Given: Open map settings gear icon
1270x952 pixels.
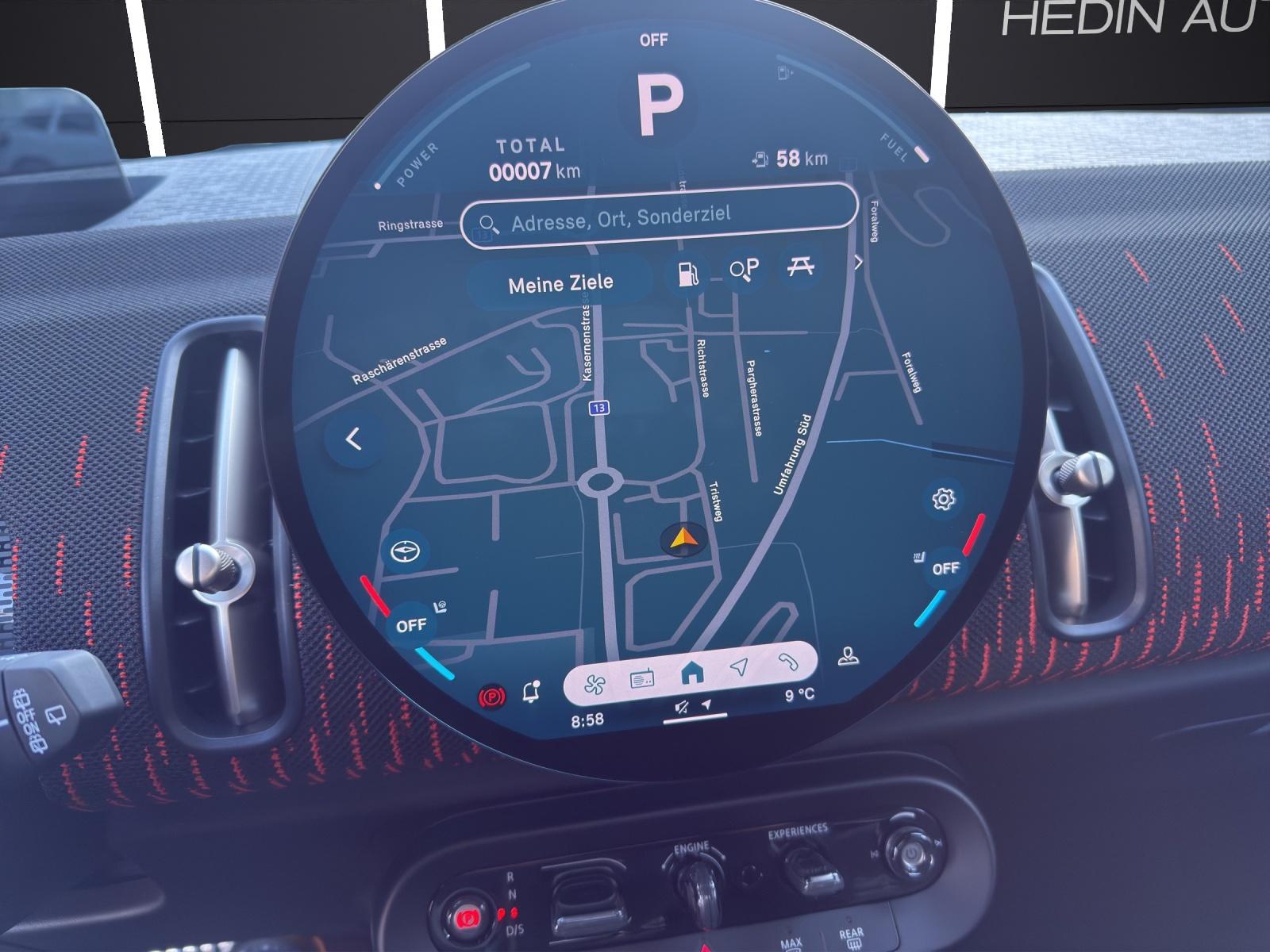Looking at the screenshot, I should pos(943,499).
